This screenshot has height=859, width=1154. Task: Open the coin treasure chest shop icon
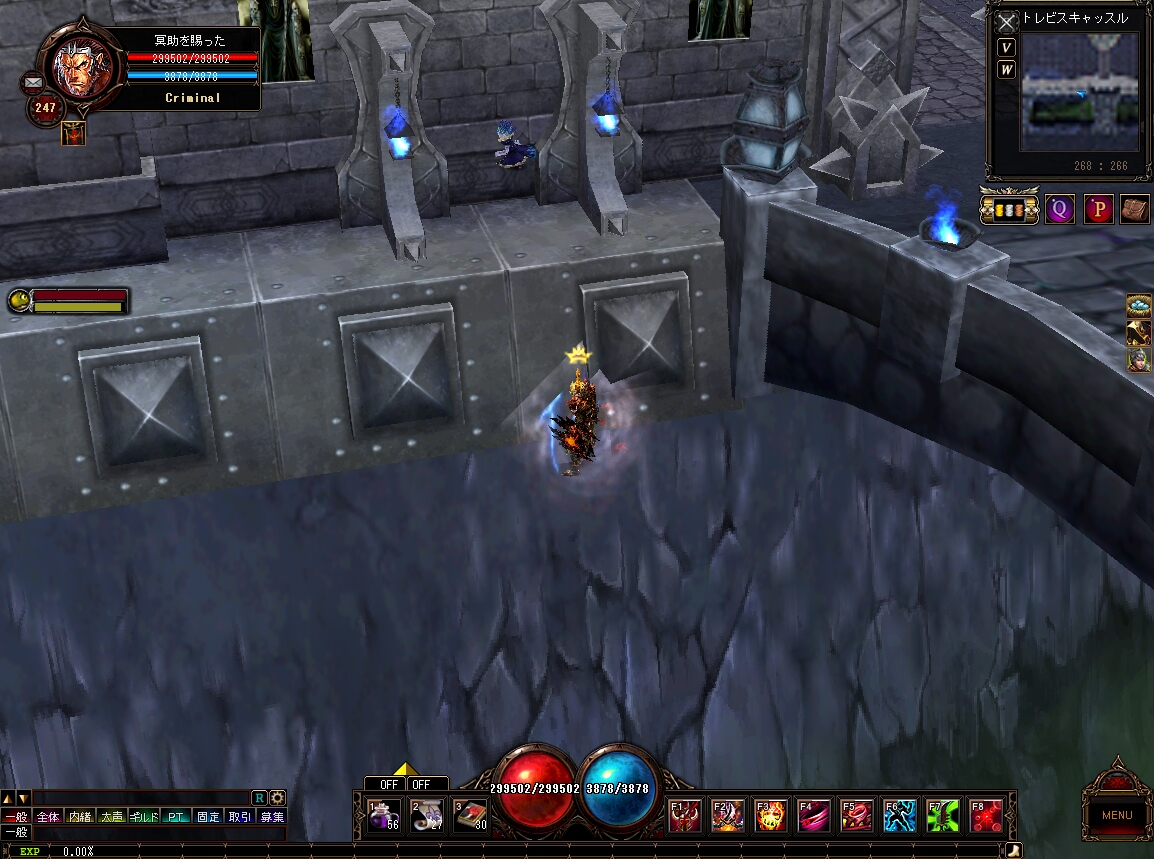pos(1009,210)
